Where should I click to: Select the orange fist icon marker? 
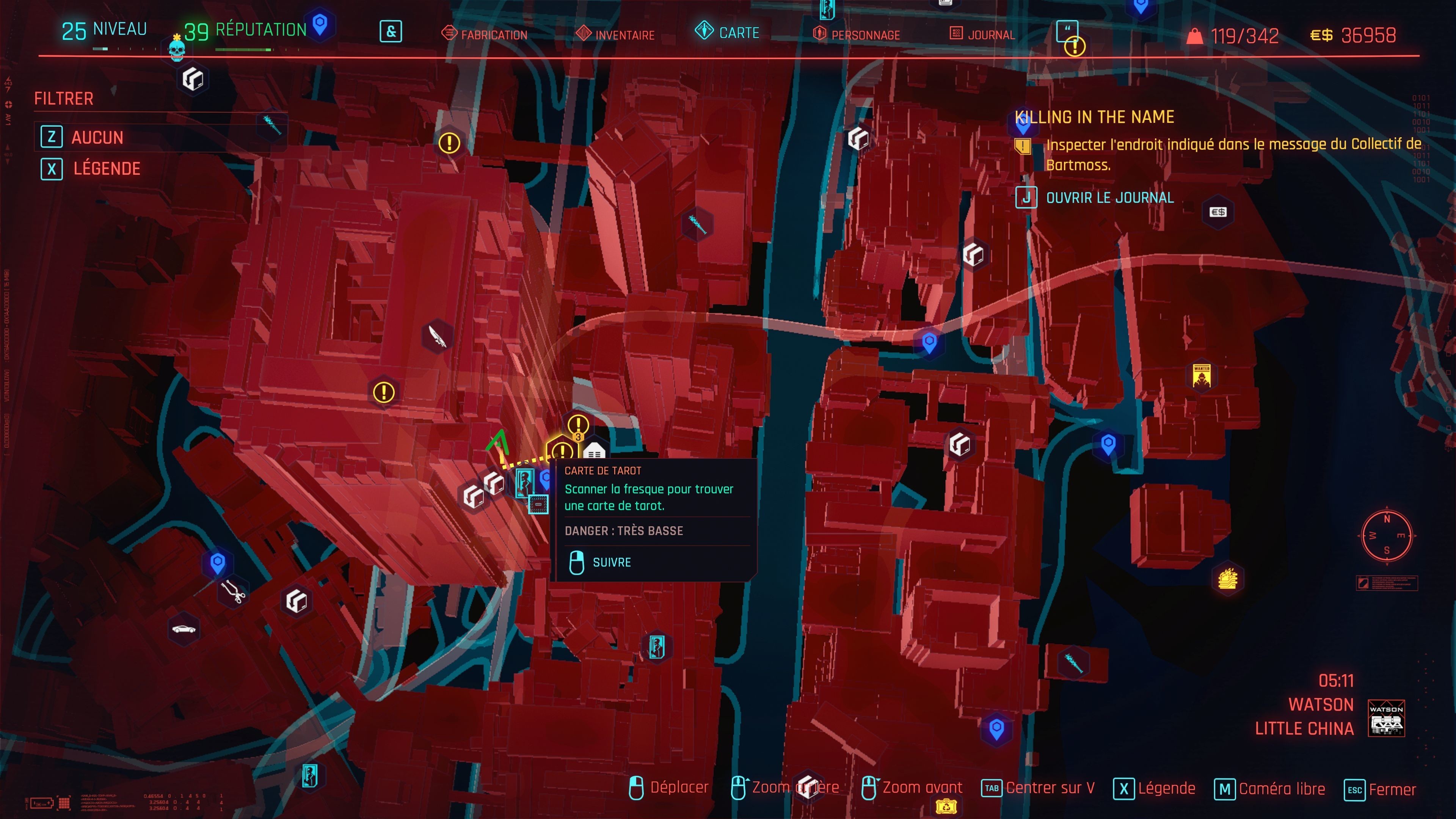tap(1228, 579)
